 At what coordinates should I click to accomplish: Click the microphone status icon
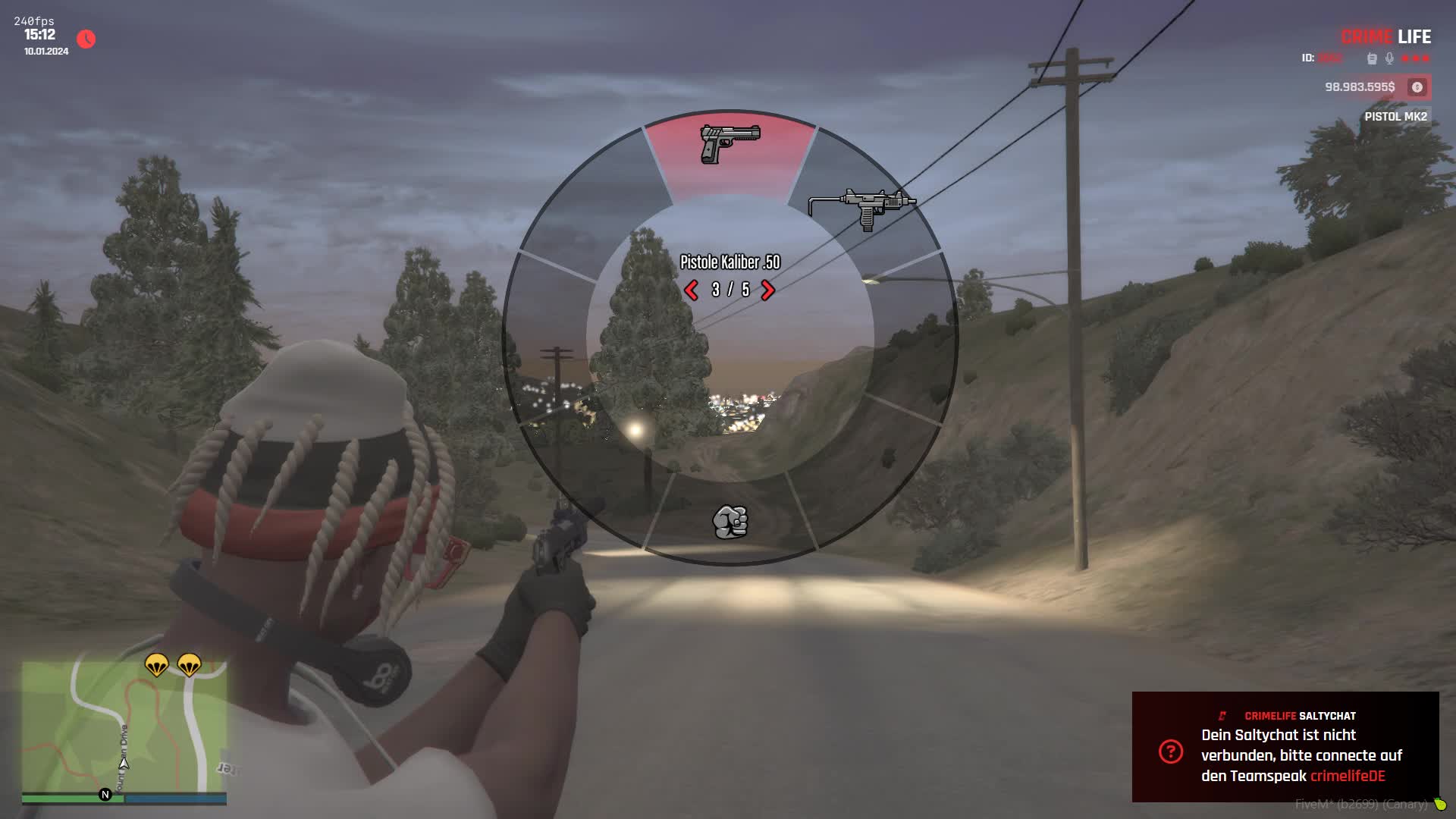click(1389, 58)
